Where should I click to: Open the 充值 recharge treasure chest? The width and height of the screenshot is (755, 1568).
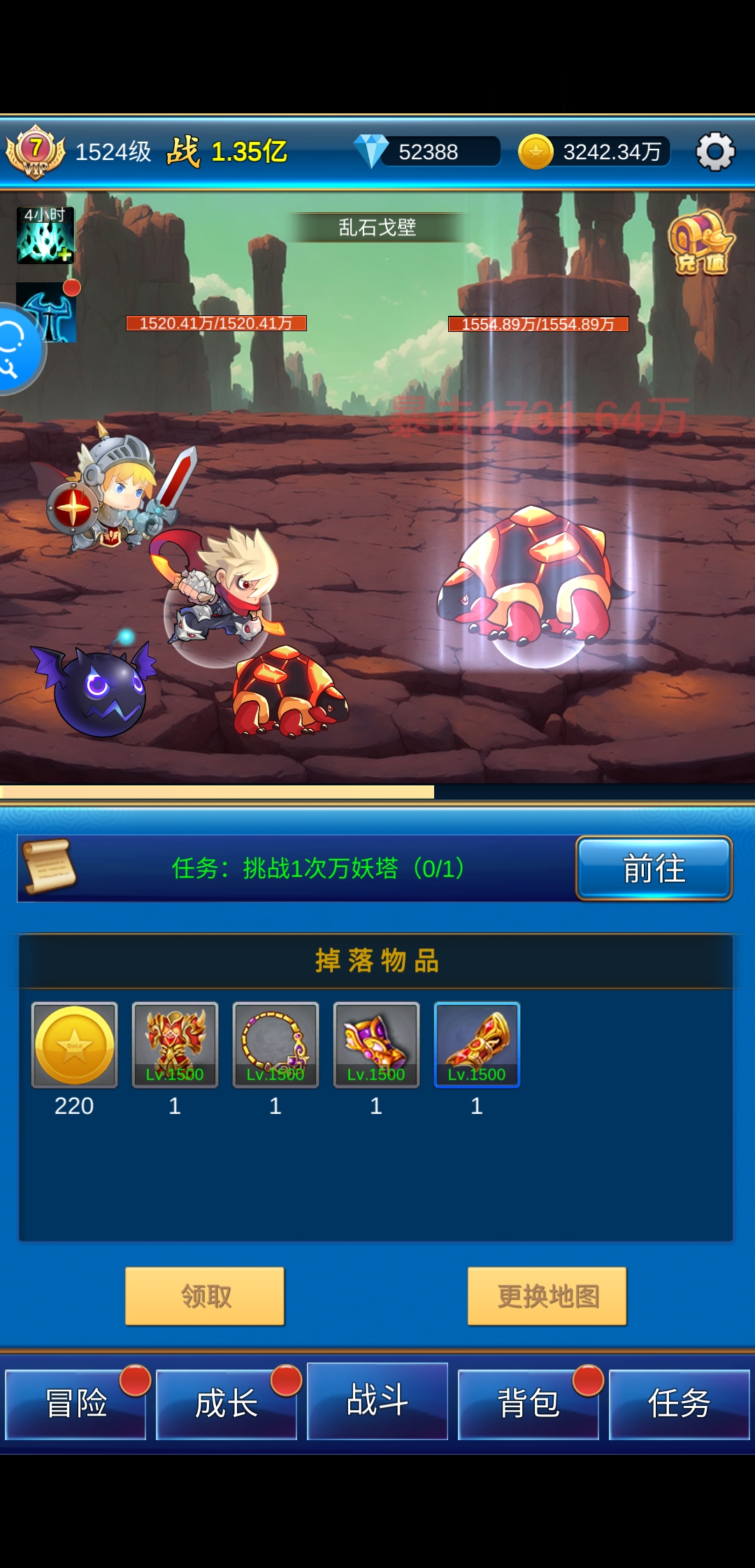pos(700,244)
